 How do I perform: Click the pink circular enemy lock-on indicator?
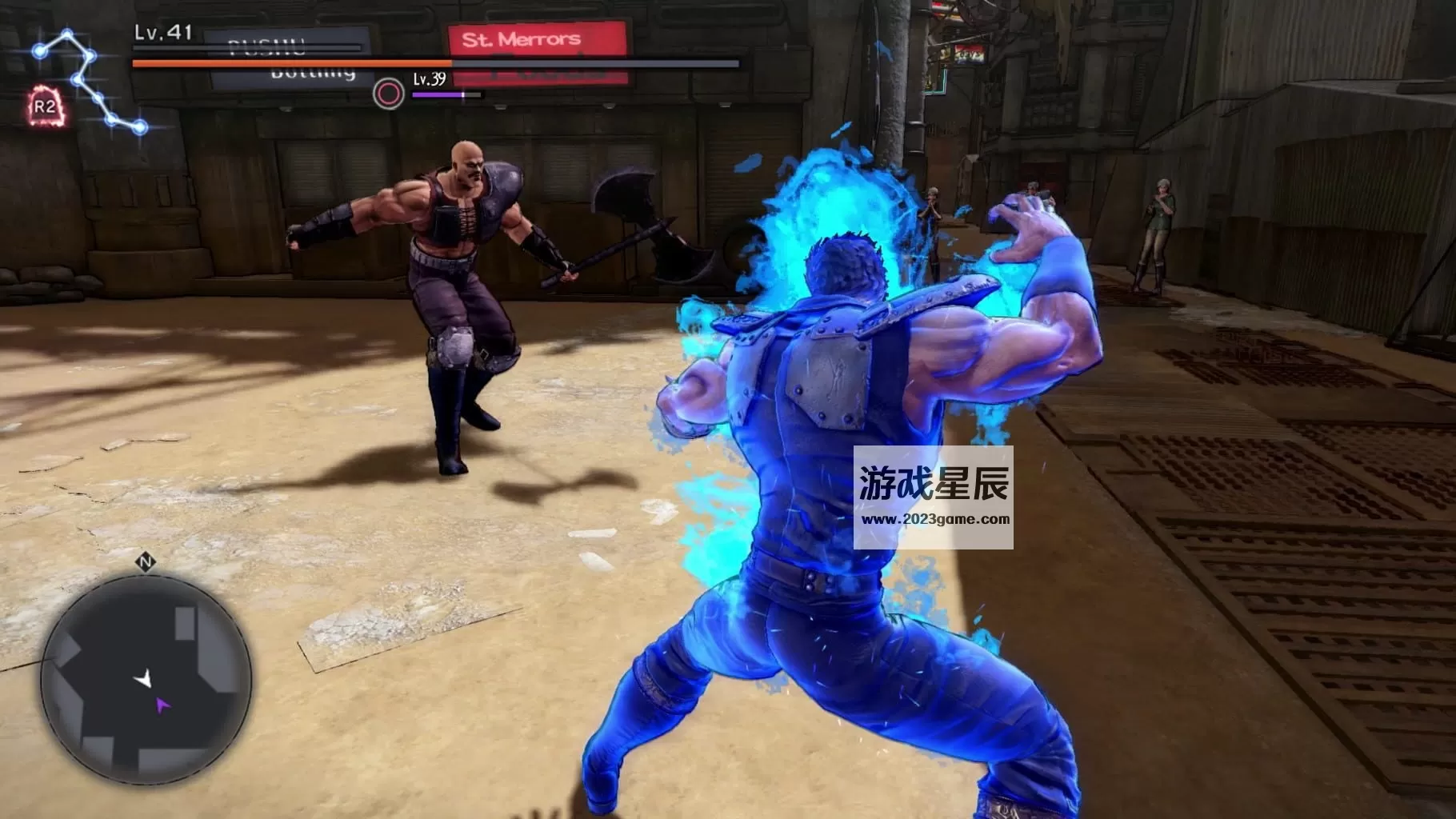[386, 94]
